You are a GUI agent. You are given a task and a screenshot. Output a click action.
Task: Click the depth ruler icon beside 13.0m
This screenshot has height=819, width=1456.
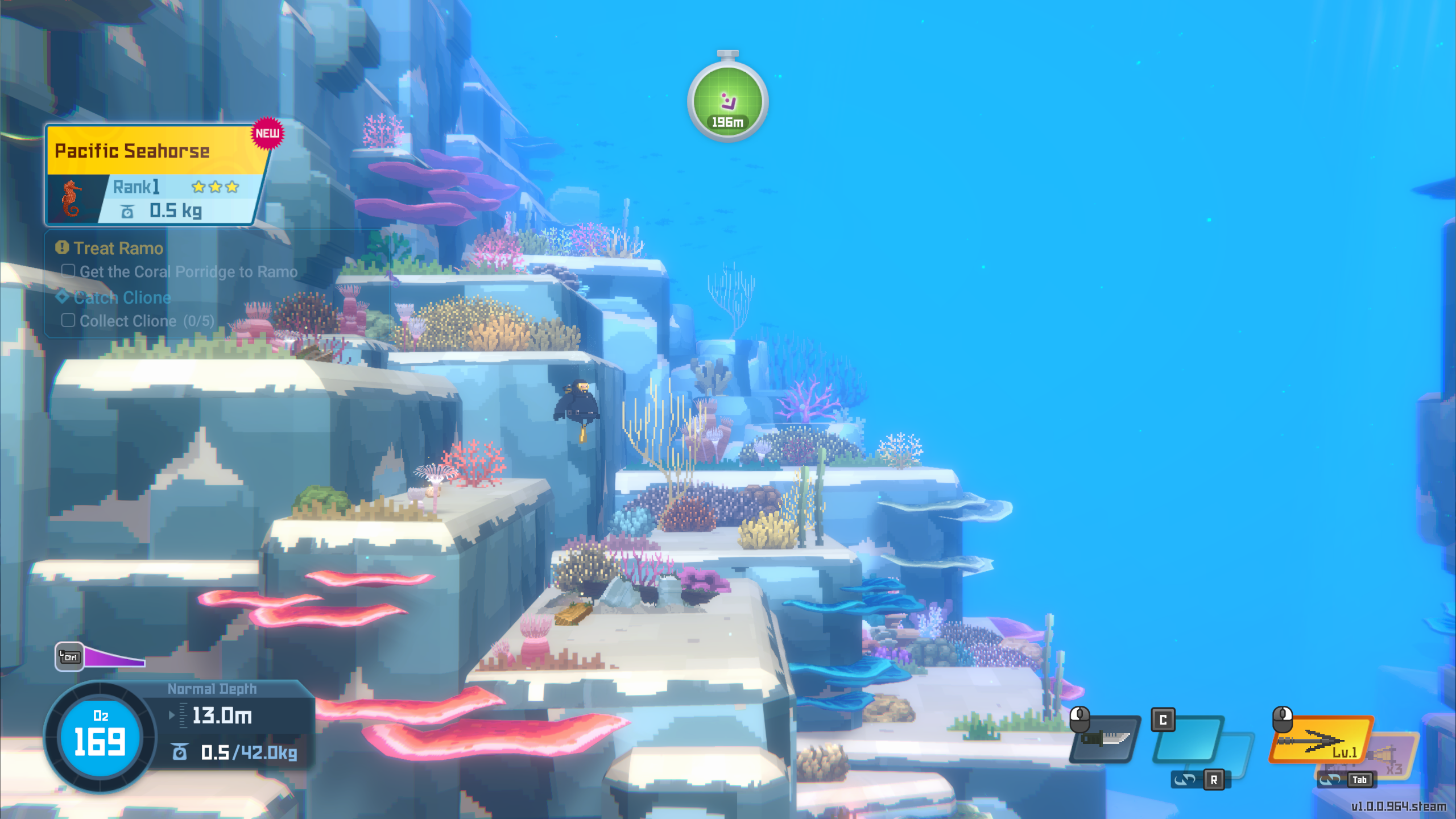(x=183, y=715)
